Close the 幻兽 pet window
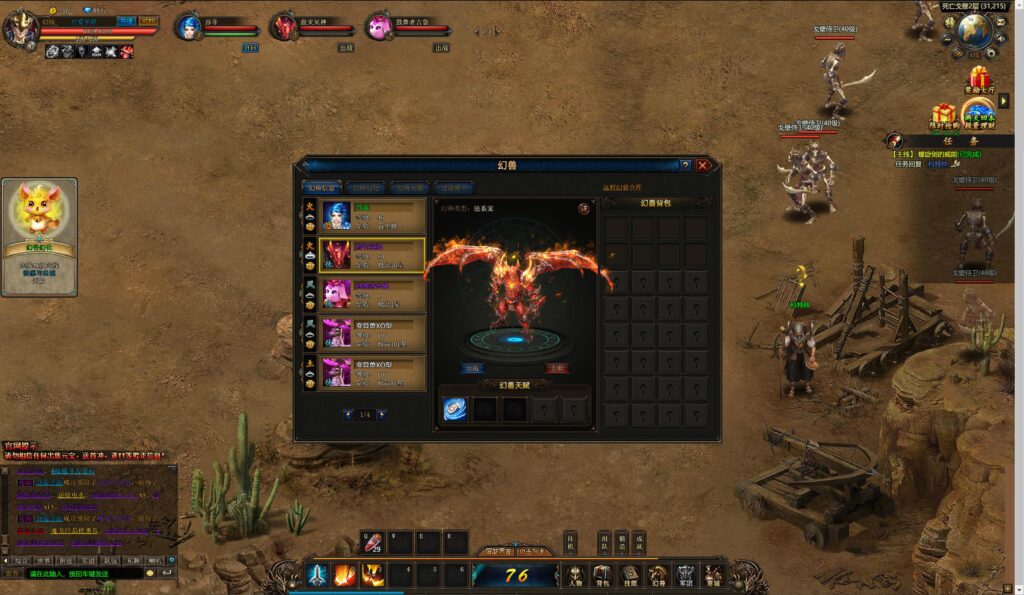 pos(703,165)
